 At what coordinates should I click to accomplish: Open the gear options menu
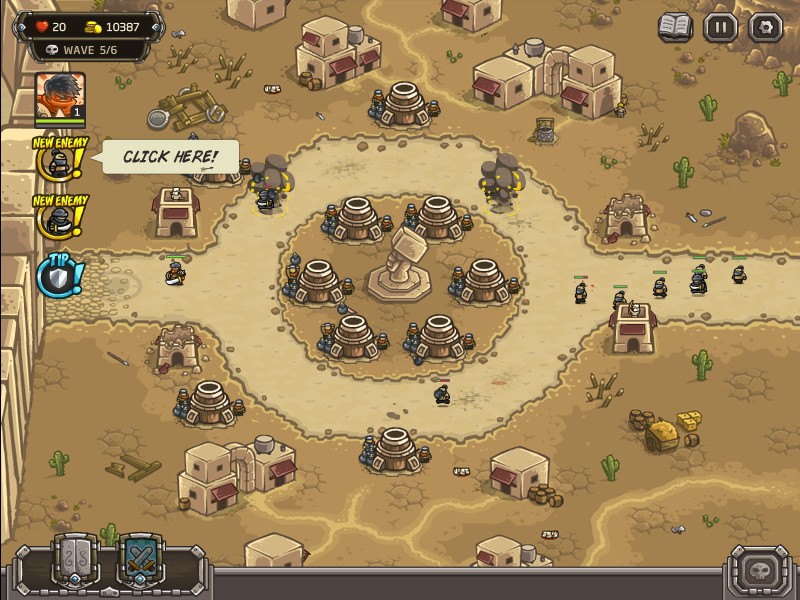[765, 27]
